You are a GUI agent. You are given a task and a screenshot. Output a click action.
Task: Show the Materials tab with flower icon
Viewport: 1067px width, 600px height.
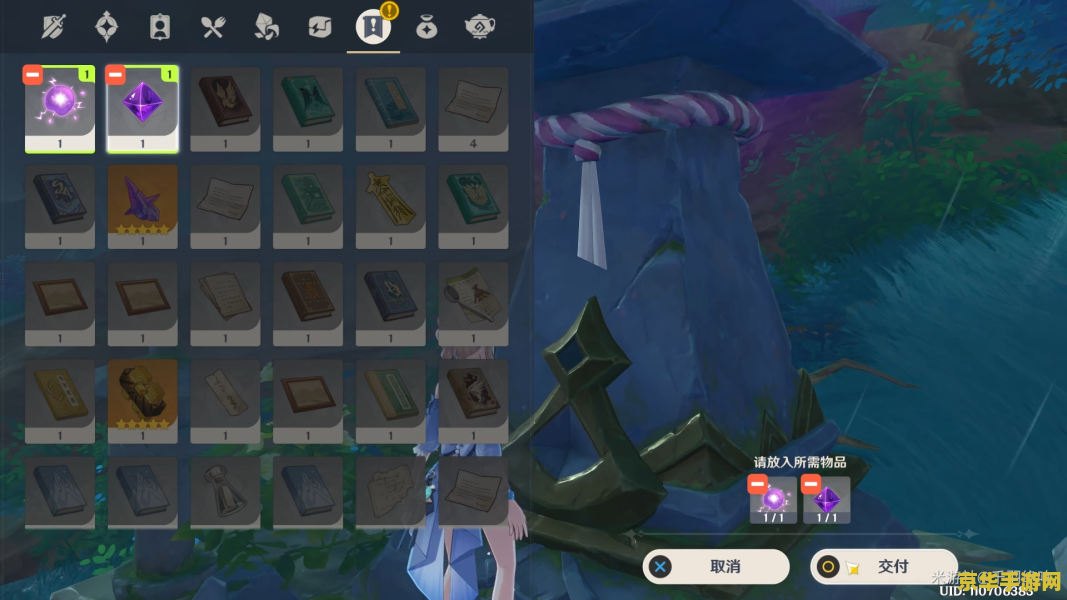coord(266,27)
